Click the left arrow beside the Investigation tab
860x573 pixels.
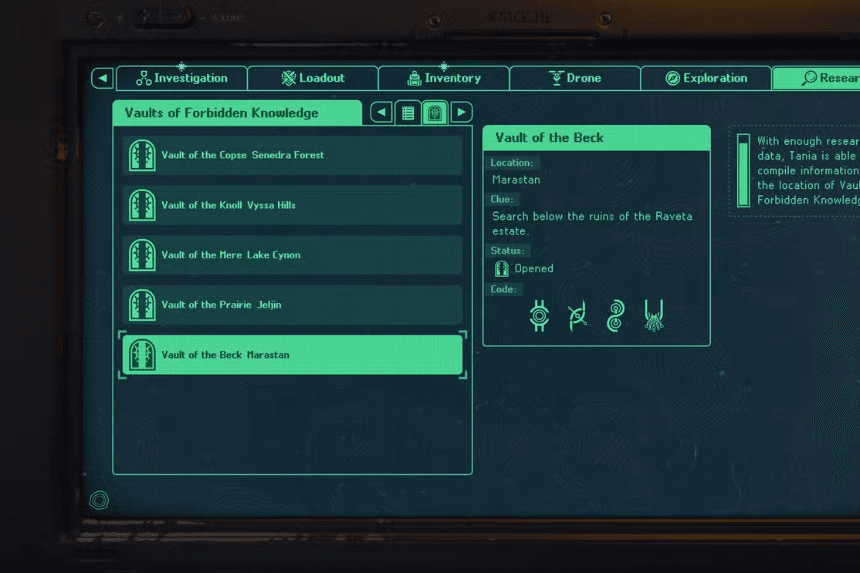click(102, 78)
